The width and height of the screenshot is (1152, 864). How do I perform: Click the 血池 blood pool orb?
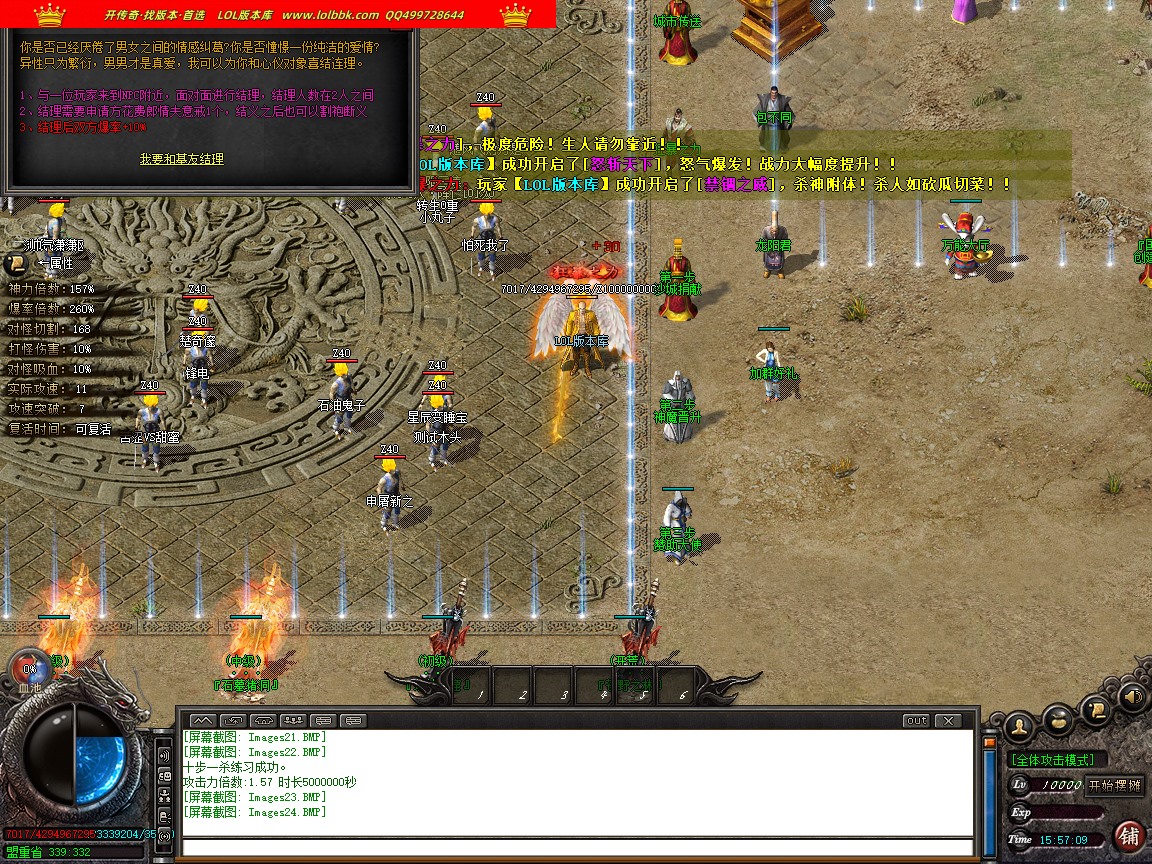coord(30,668)
